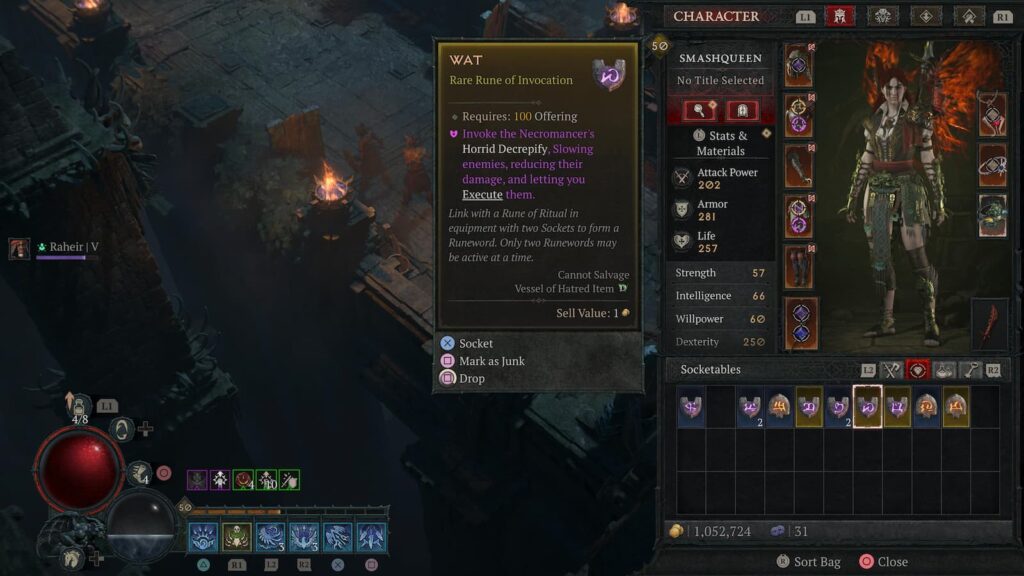Select Raheir's companion portrait
Viewport: 1024px width, 576px height.
(20, 248)
